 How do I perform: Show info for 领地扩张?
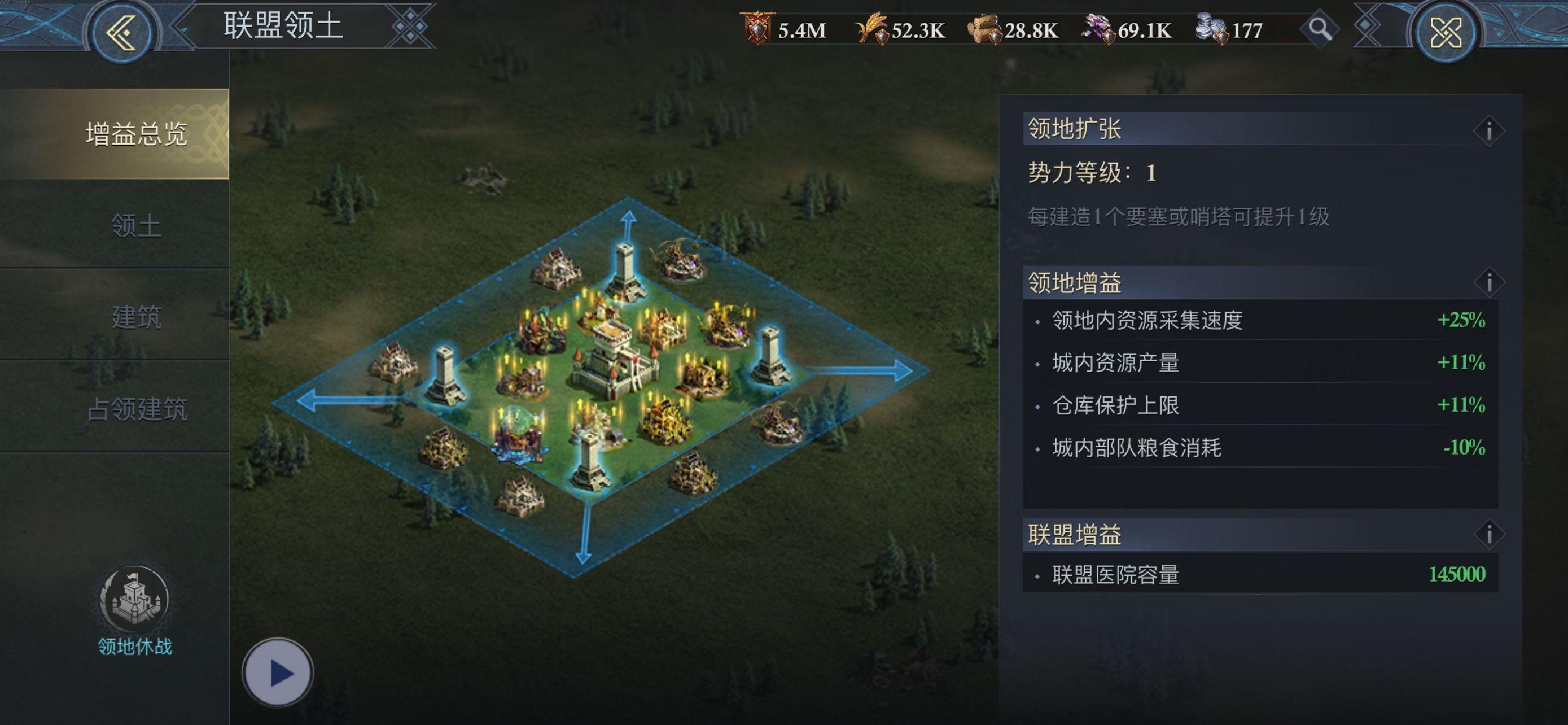tap(1488, 130)
